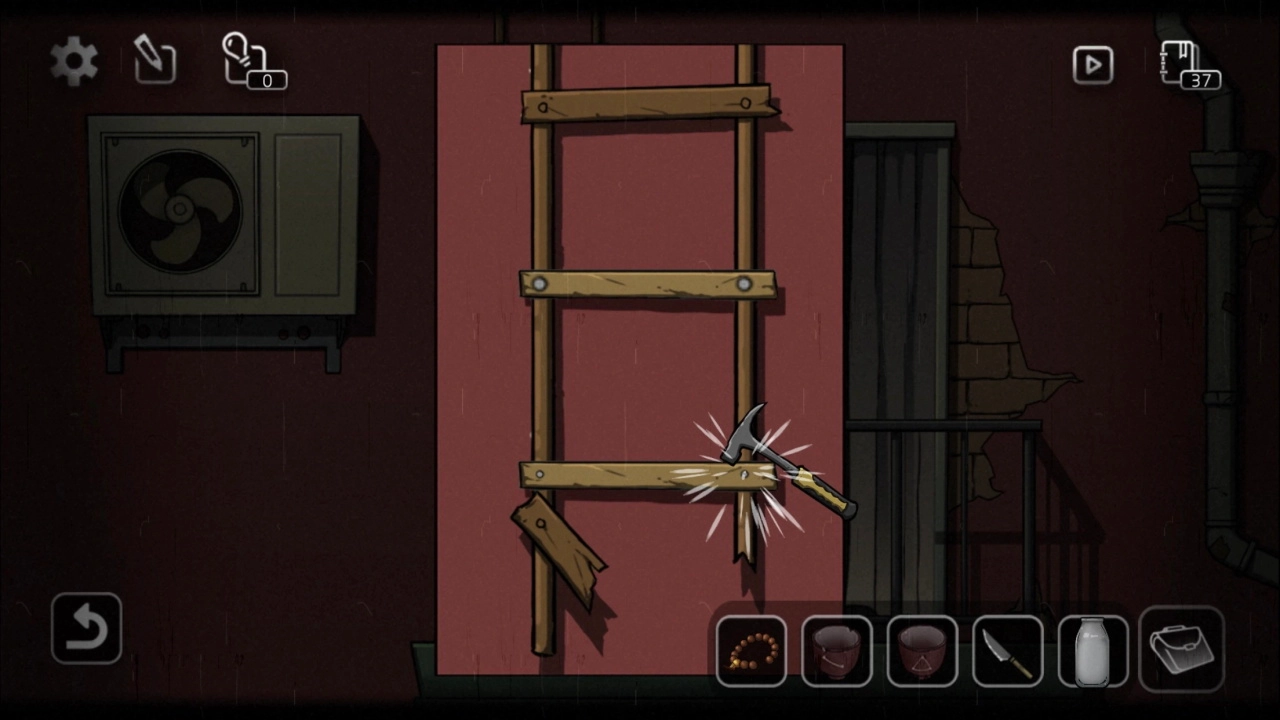
Task: Open the journal notebook icon
Action: (x=1187, y=65)
